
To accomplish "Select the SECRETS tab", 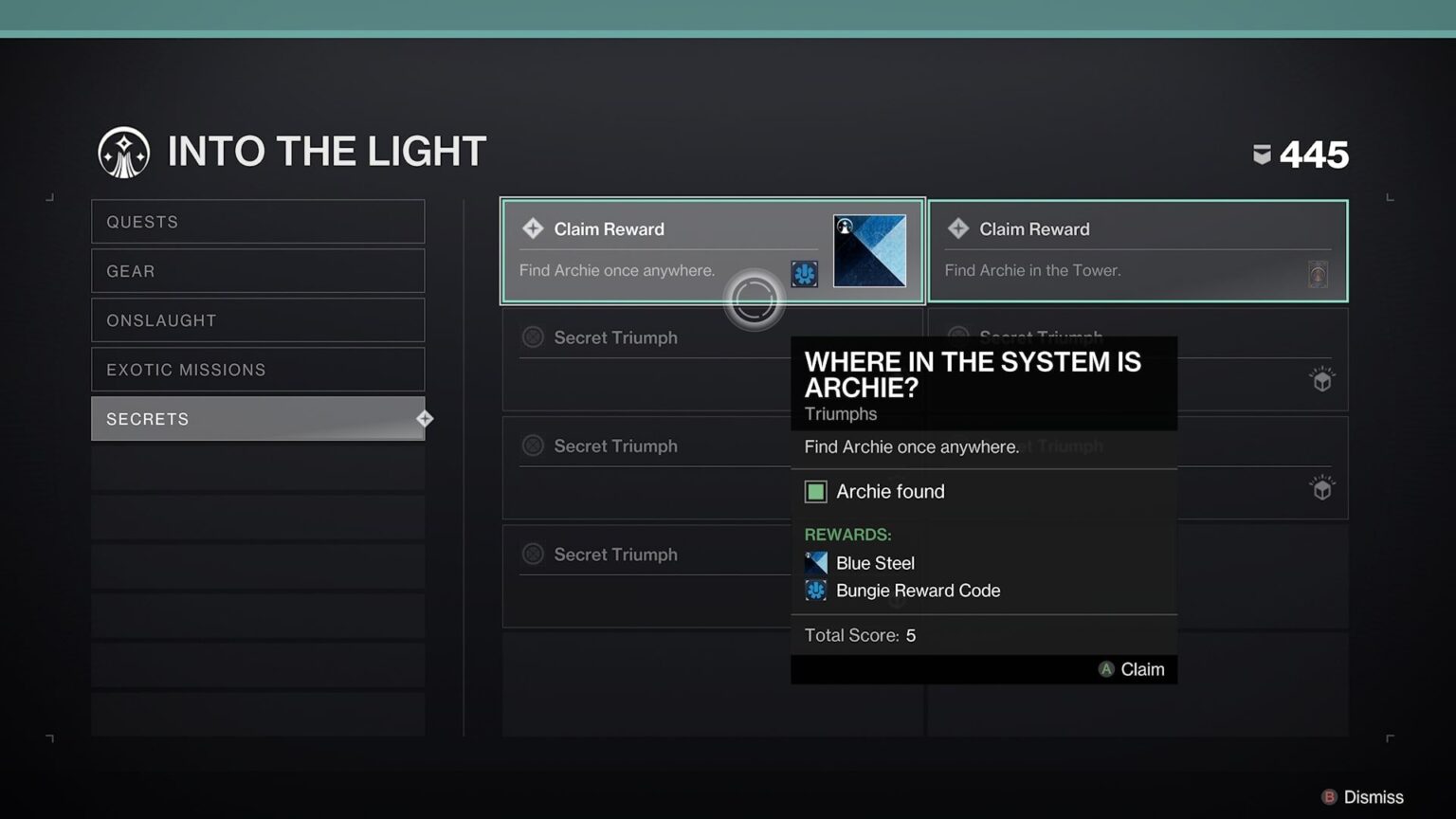I will point(258,418).
